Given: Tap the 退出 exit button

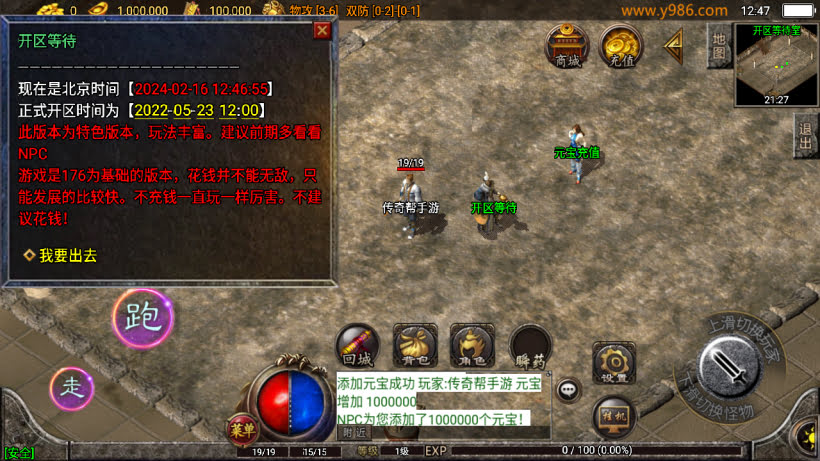Looking at the screenshot, I should [x=806, y=131].
